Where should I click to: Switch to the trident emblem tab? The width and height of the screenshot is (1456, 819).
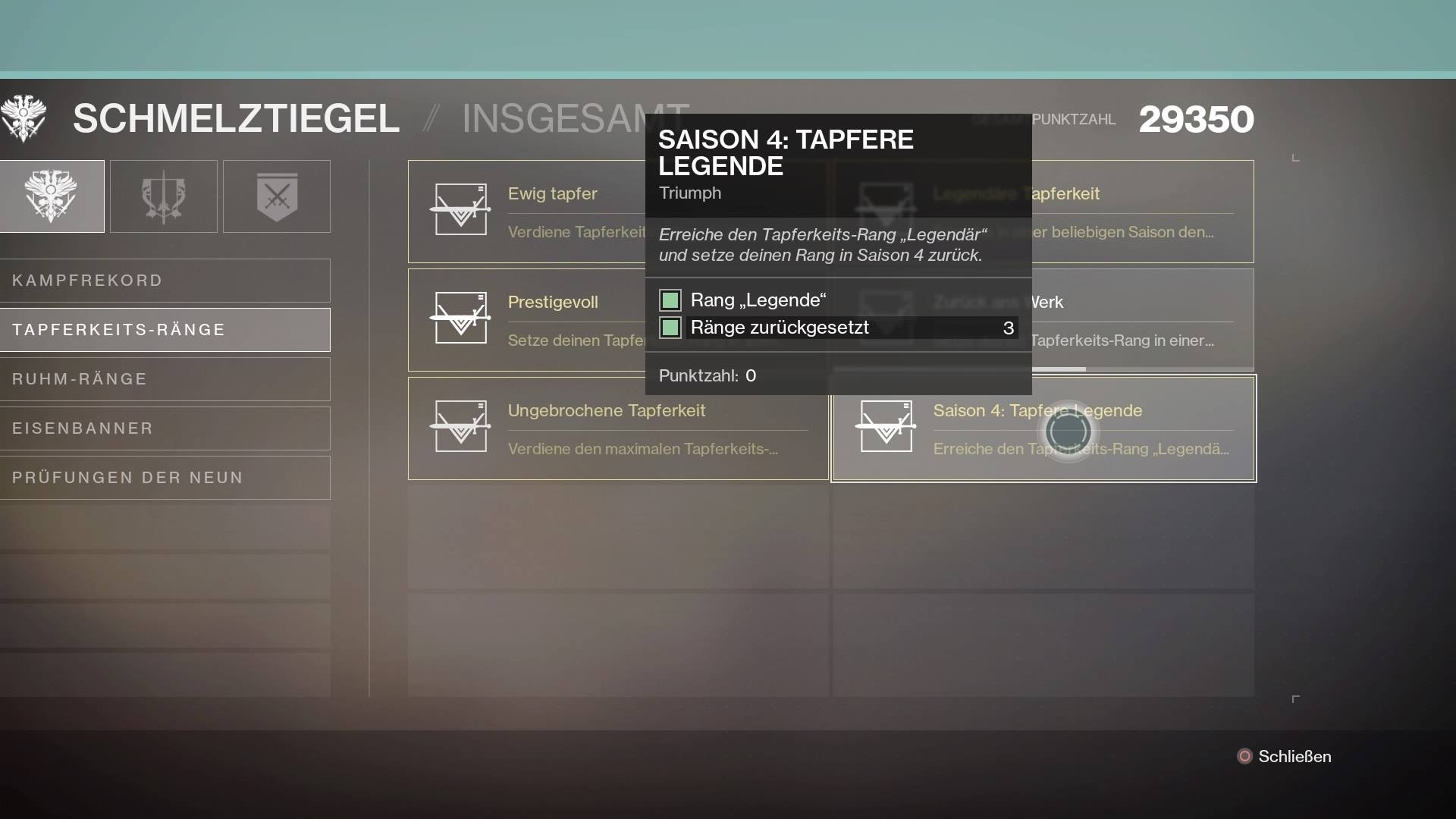pos(164,196)
